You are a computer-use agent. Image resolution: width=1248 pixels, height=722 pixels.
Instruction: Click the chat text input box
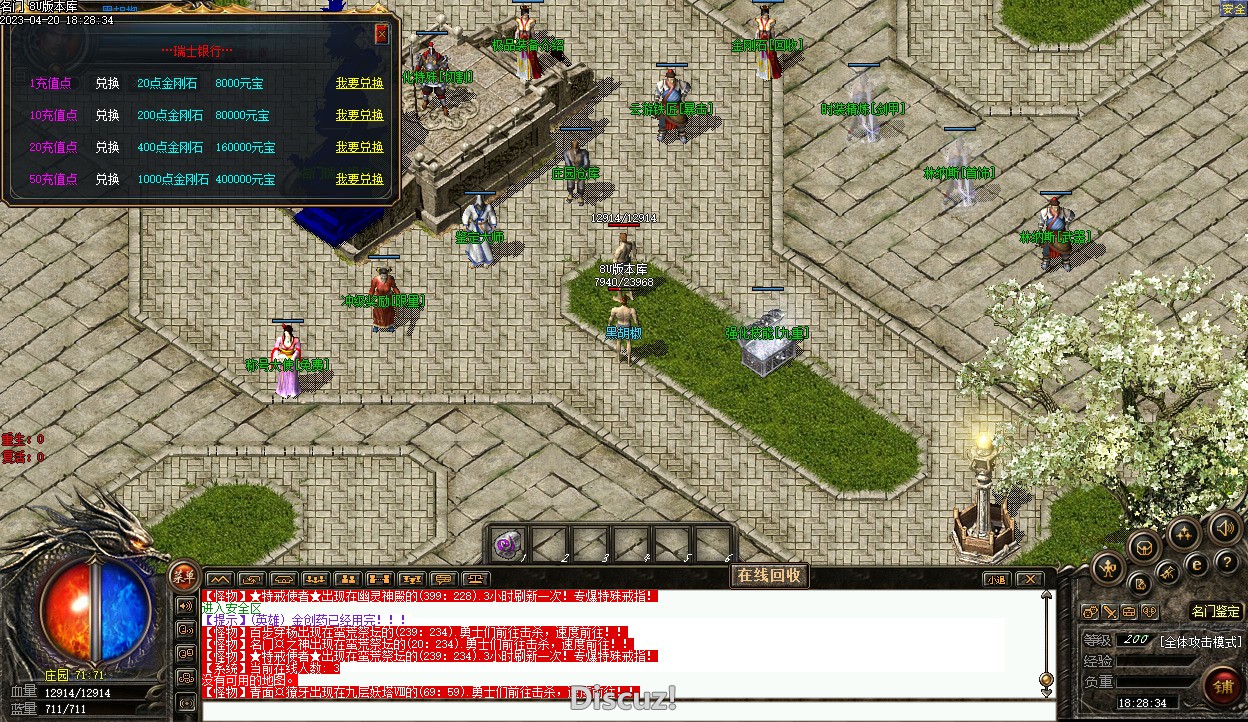point(600,708)
